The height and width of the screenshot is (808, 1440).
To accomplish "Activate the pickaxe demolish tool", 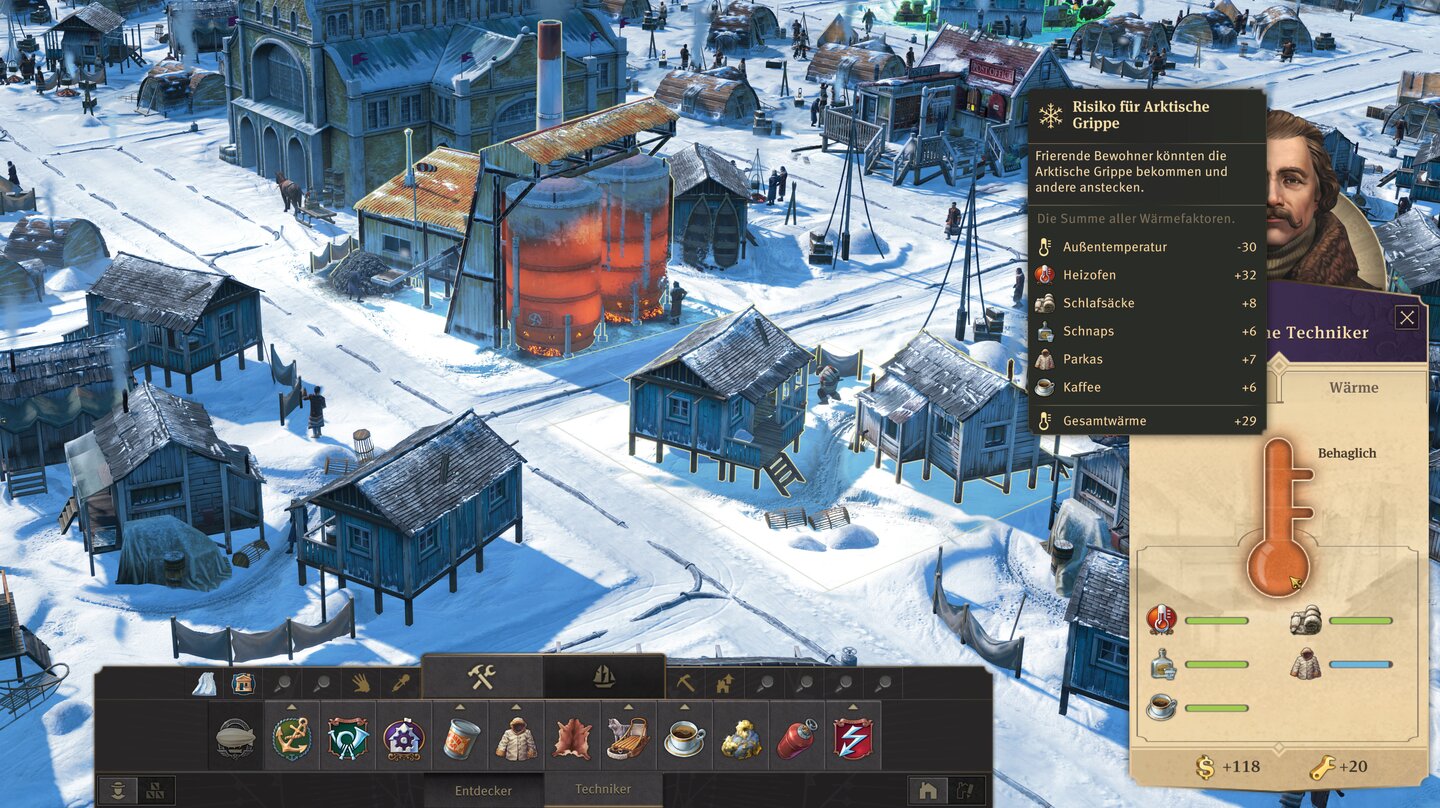I will coord(686,683).
